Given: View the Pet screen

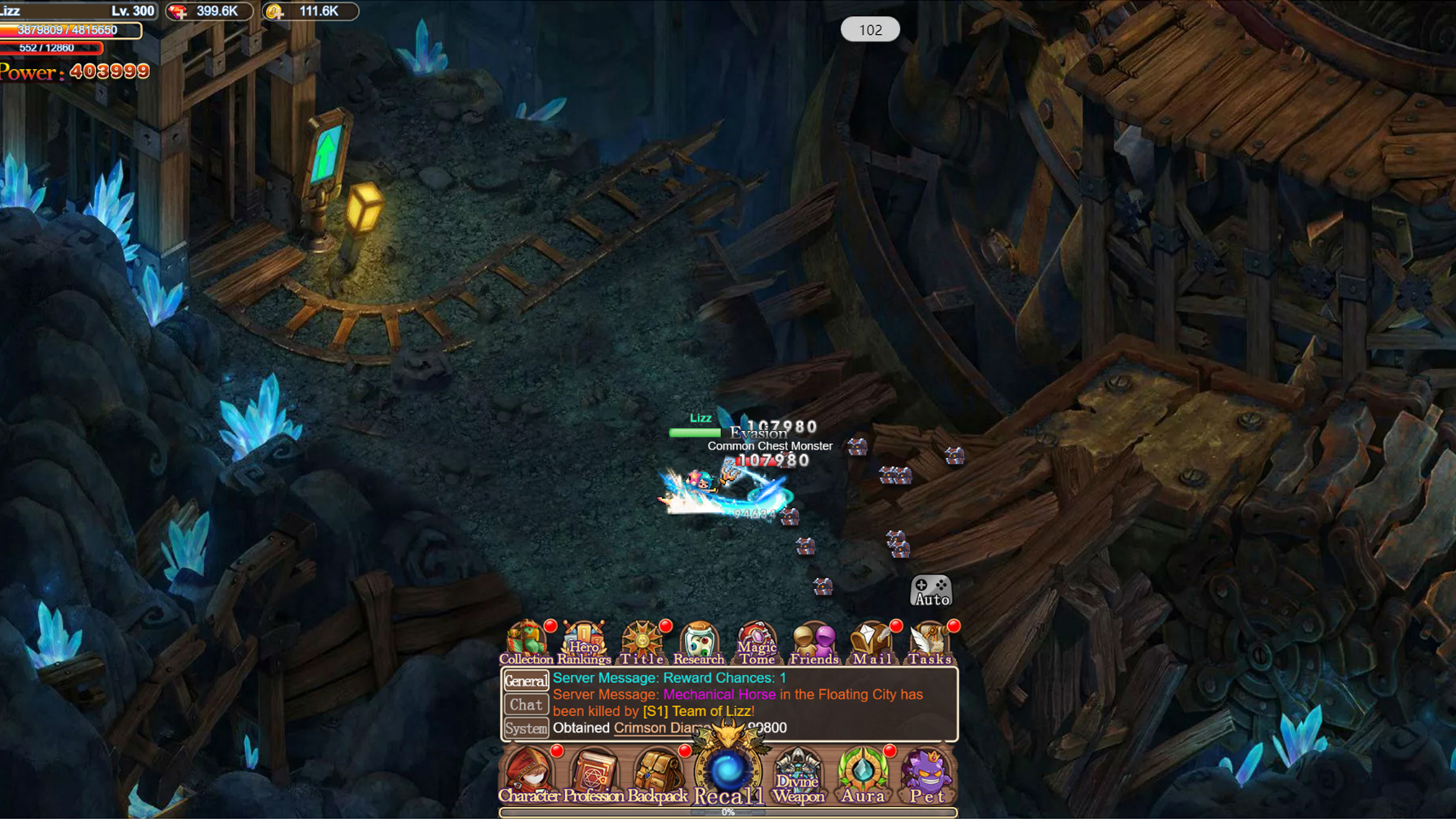Looking at the screenshot, I should 927,771.
